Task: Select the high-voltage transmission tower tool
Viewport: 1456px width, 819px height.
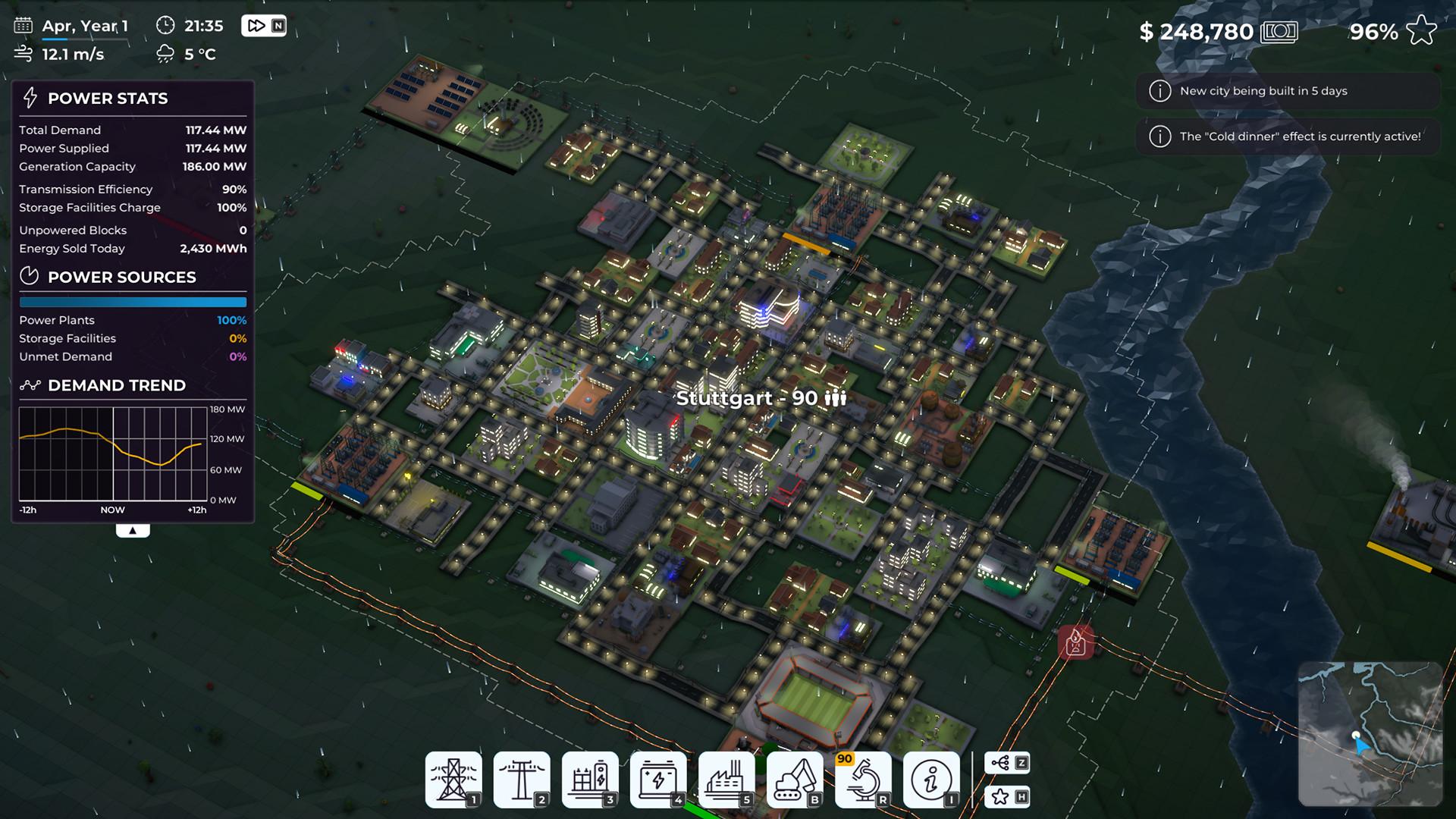Action: (x=453, y=779)
